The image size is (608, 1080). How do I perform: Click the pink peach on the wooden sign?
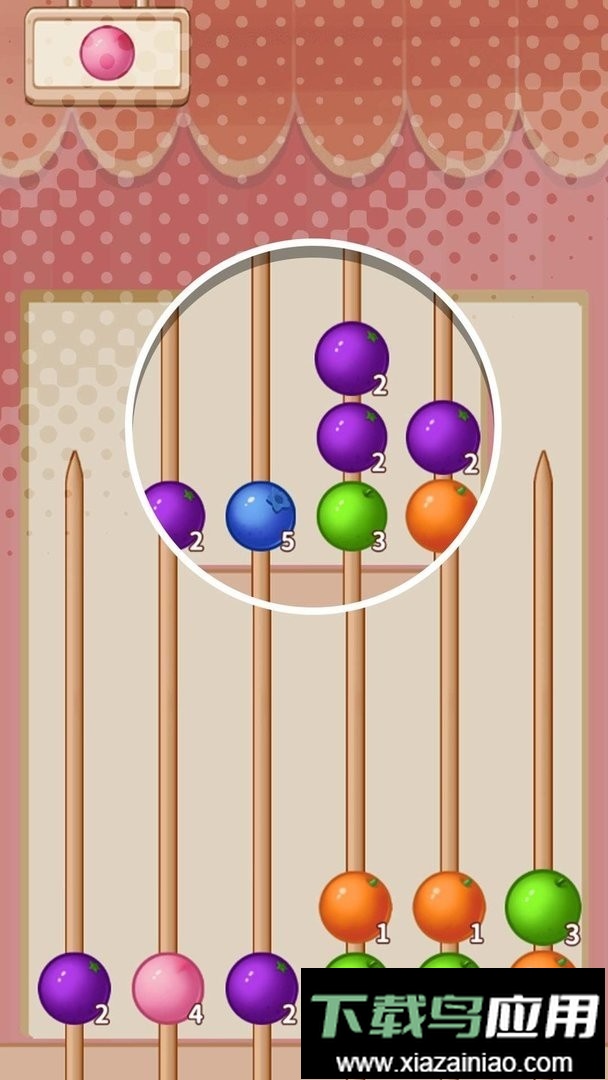pos(107,51)
